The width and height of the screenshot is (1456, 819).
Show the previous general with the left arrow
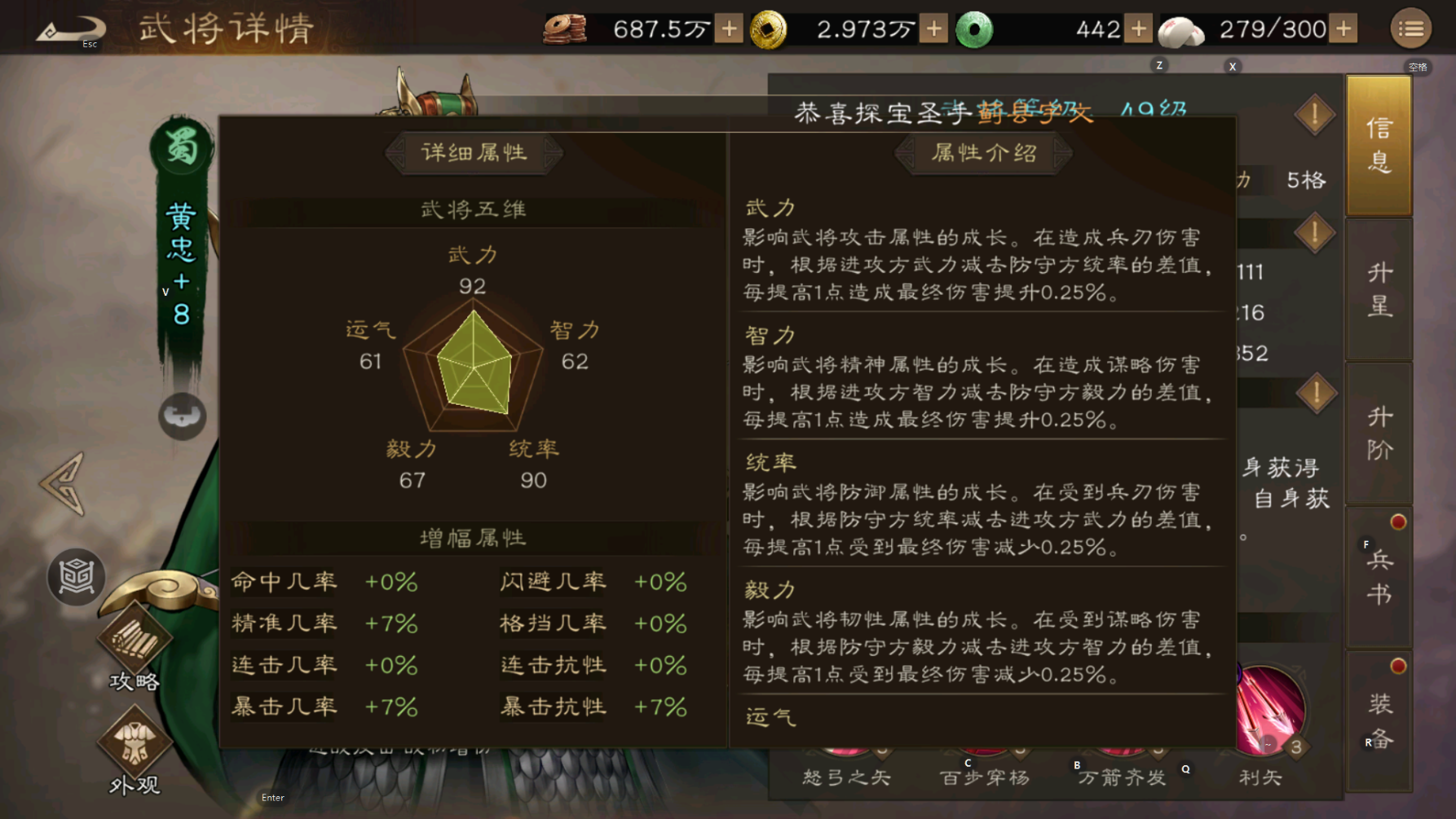pos(63,484)
